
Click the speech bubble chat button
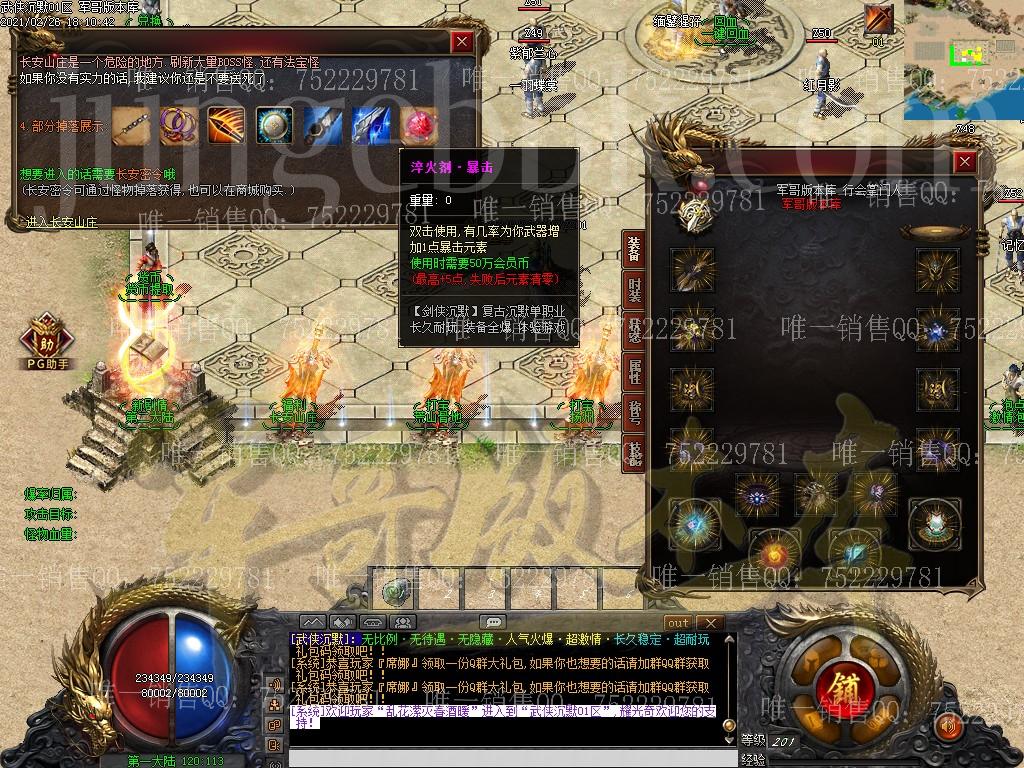click(492, 622)
